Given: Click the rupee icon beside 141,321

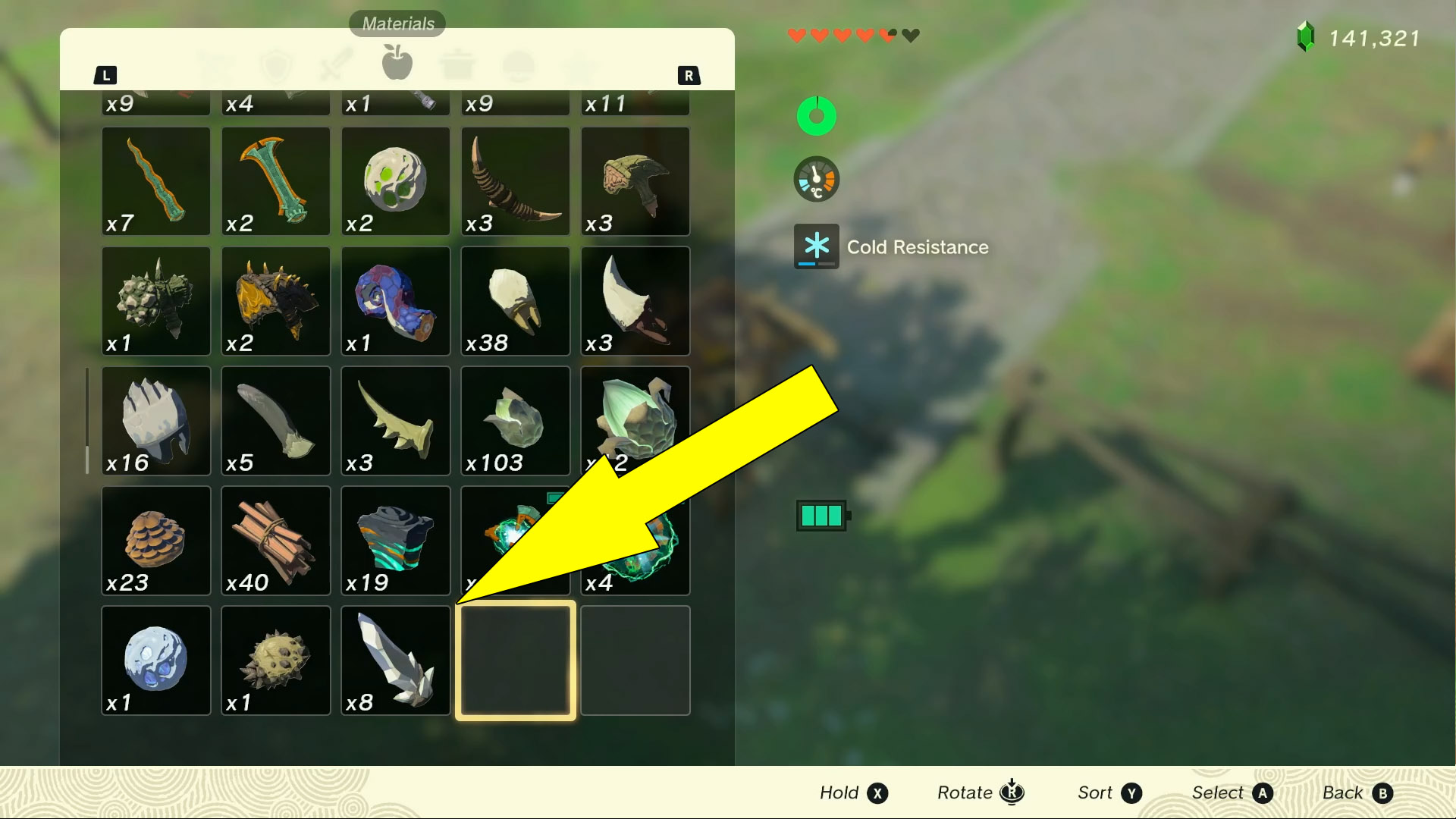Looking at the screenshot, I should tap(1303, 35).
